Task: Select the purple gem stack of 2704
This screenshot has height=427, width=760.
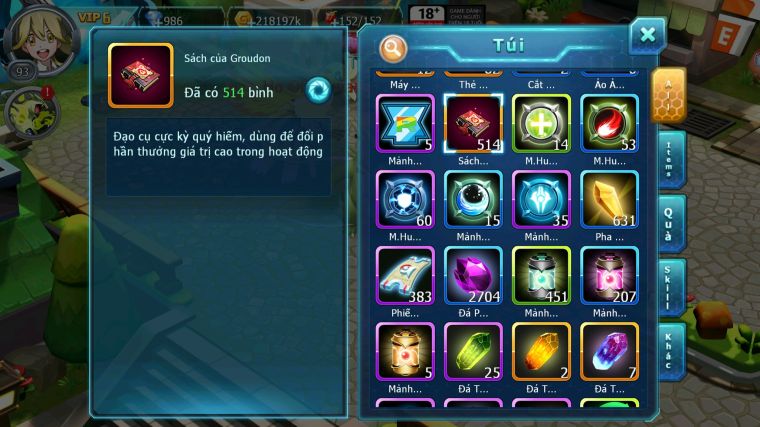Action: [473, 275]
